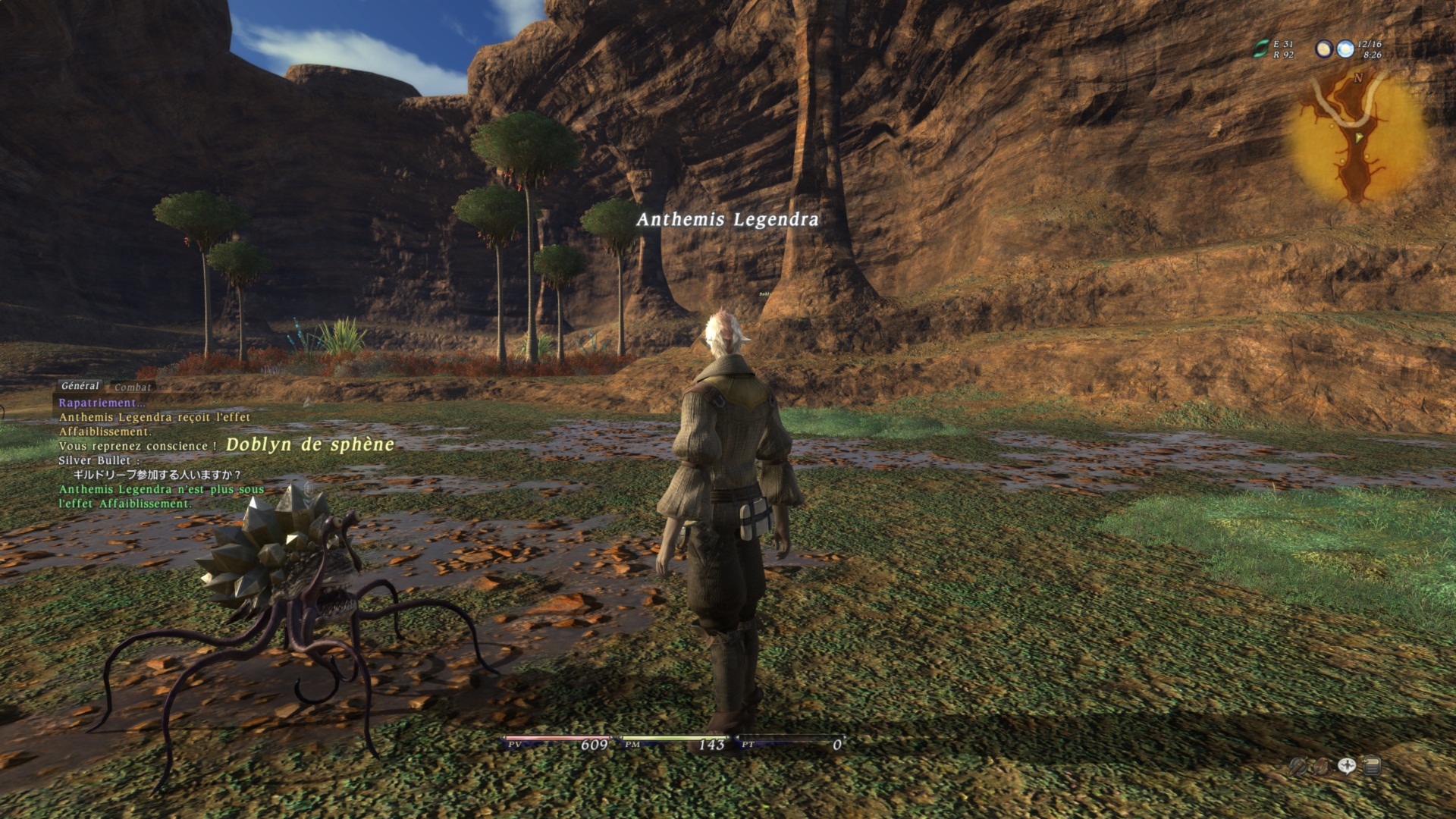1456x819 pixels.
Task: Open the leather bag inventory icon
Action: pyautogui.click(x=1322, y=767)
